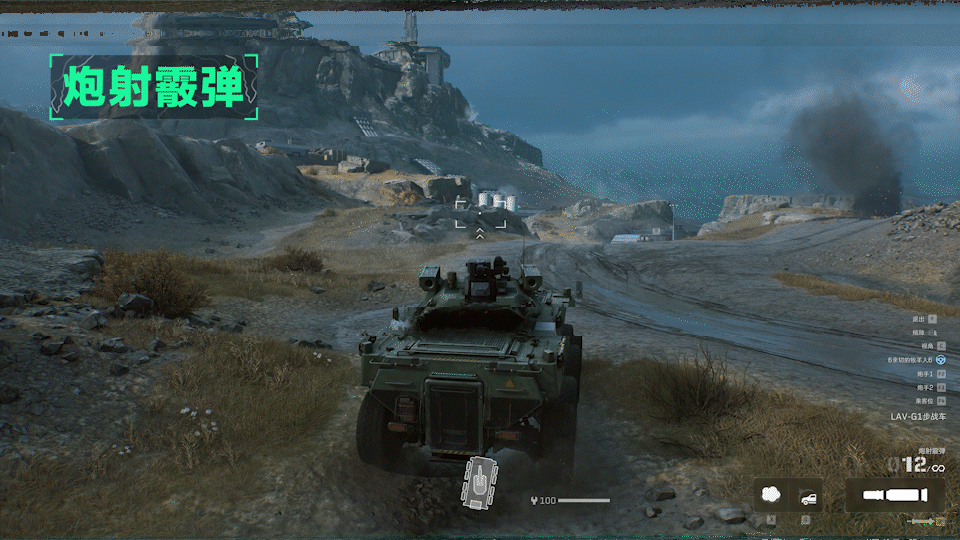Viewport: 960px width, 540px height.
Task: Choose the 乘客位 passenger seat
Action: (940, 401)
